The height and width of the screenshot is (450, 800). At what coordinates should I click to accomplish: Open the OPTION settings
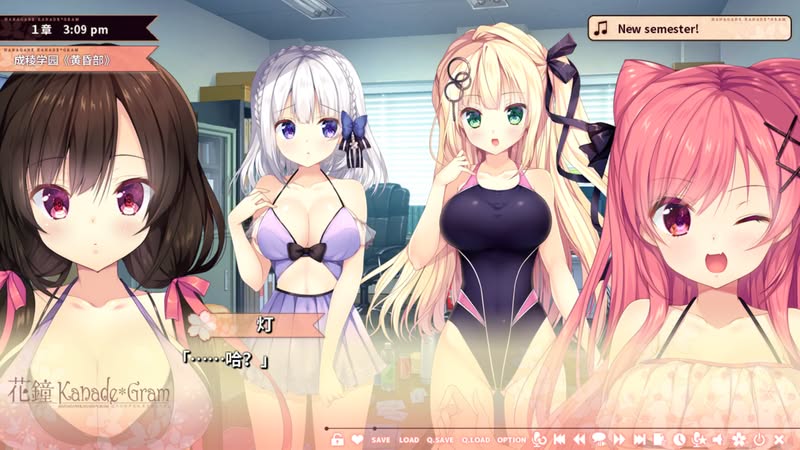pyautogui.click(x=511, y=440)
